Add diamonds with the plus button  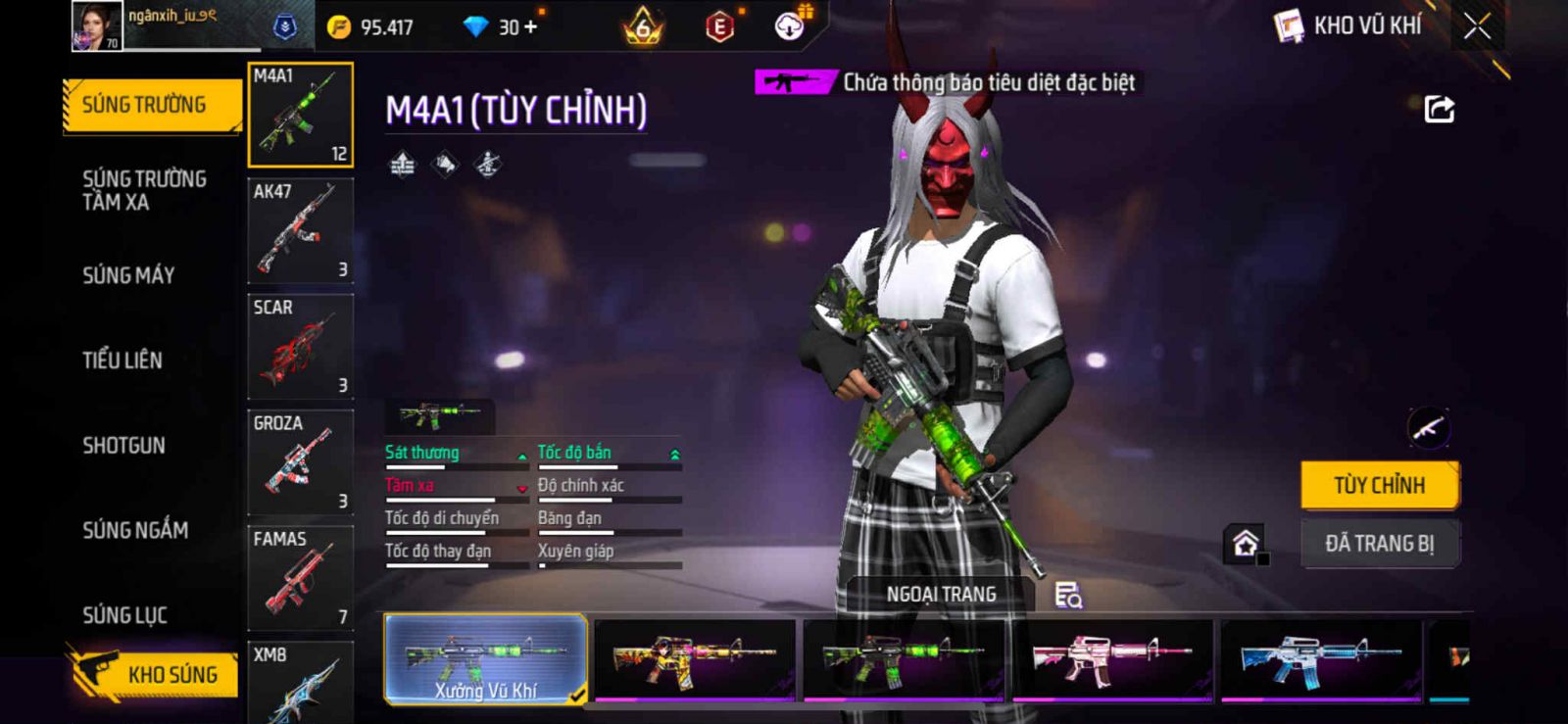tap(531, 27)
